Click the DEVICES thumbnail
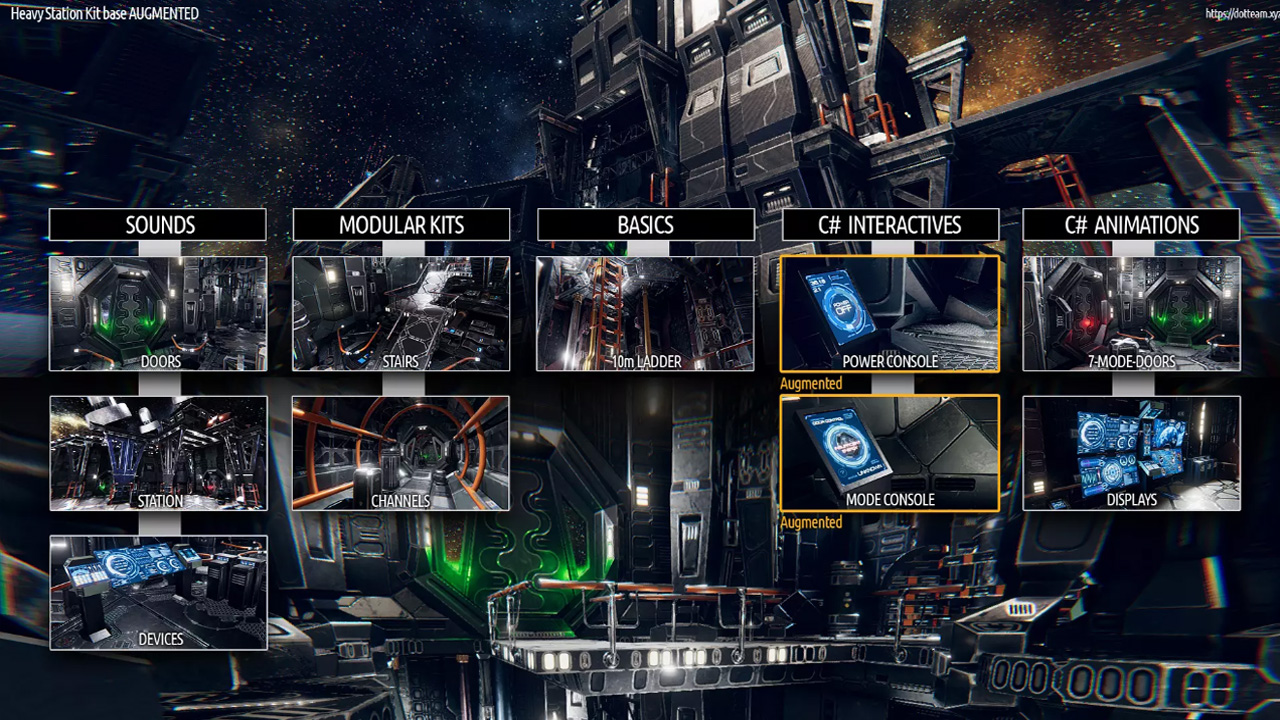Image resolution: width=1280 pixels, height=720 pixels. [158, 592]
